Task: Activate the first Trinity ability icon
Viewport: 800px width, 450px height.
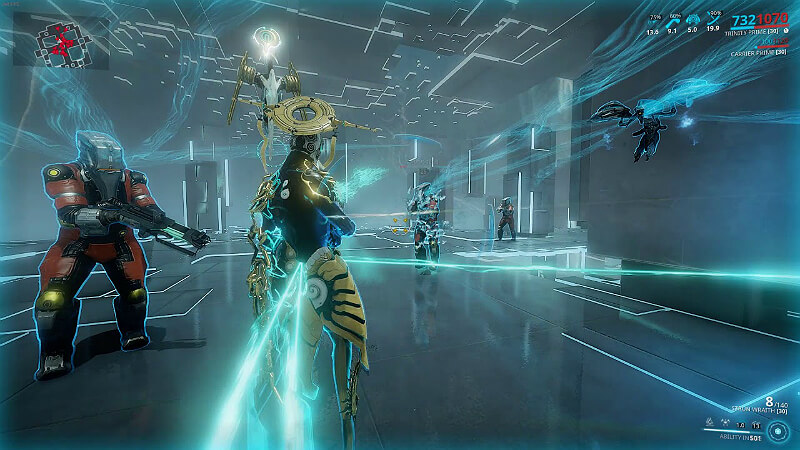Action: tap(709, 423)
